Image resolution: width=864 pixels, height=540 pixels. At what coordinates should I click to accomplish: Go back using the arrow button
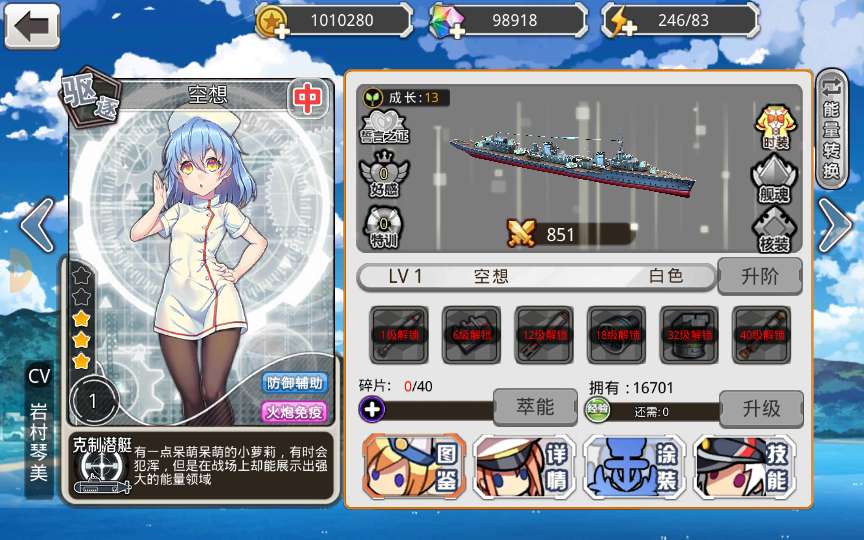(32, 25)
